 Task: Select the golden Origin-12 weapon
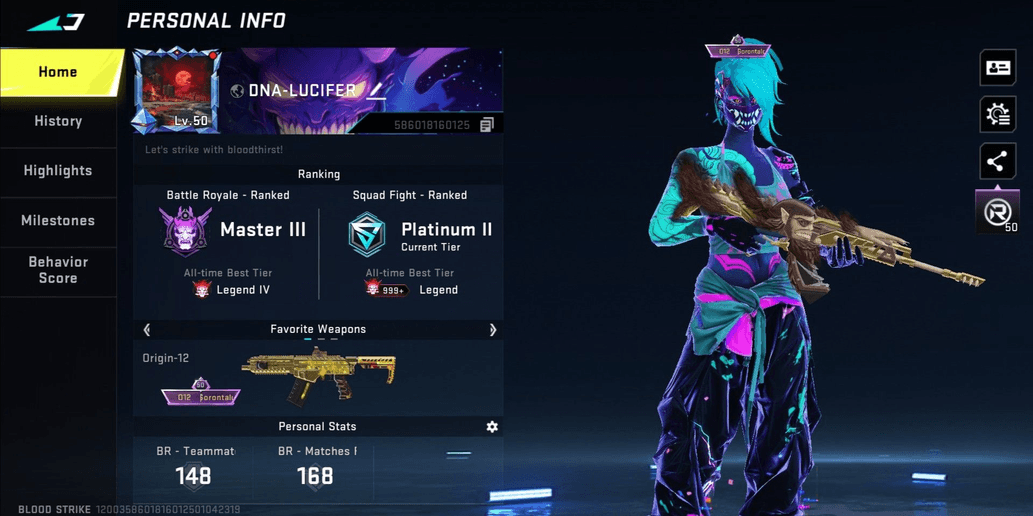pyautogui.click(x=318, y=375)
